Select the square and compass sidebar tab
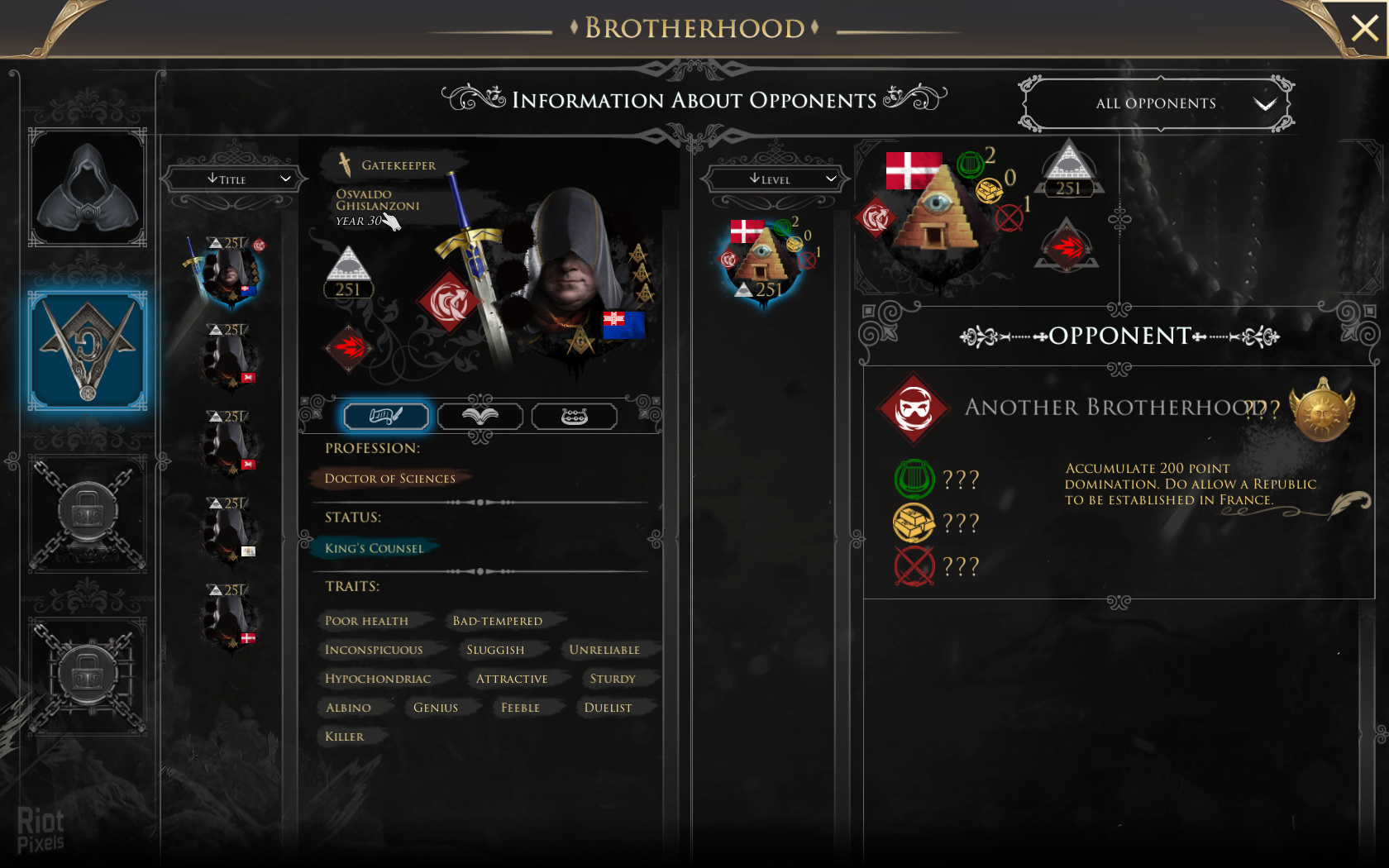The height and width of the screenshot is (868, 1389). (88, 351)
